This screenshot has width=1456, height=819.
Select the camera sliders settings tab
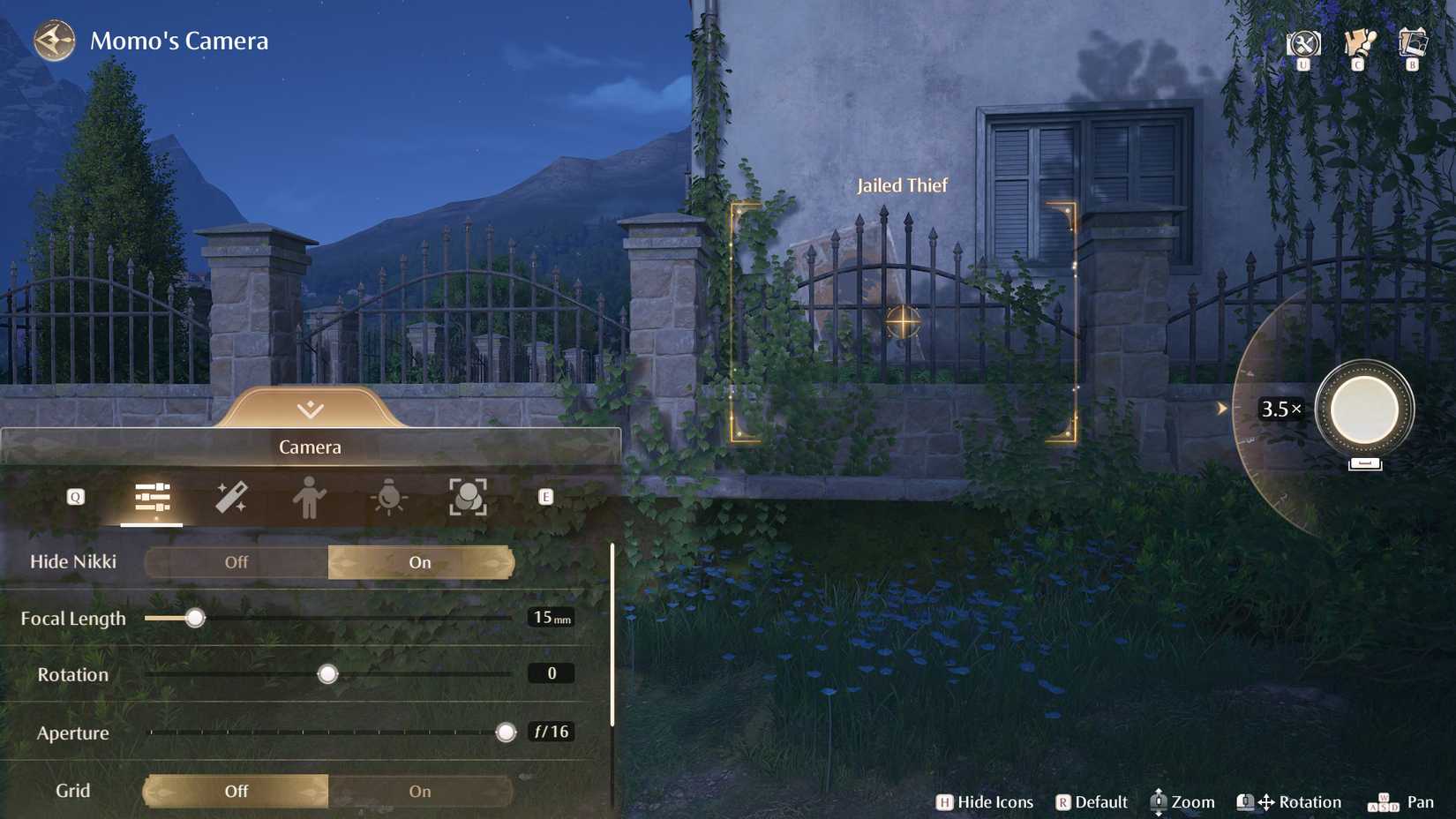coord(152,498)
